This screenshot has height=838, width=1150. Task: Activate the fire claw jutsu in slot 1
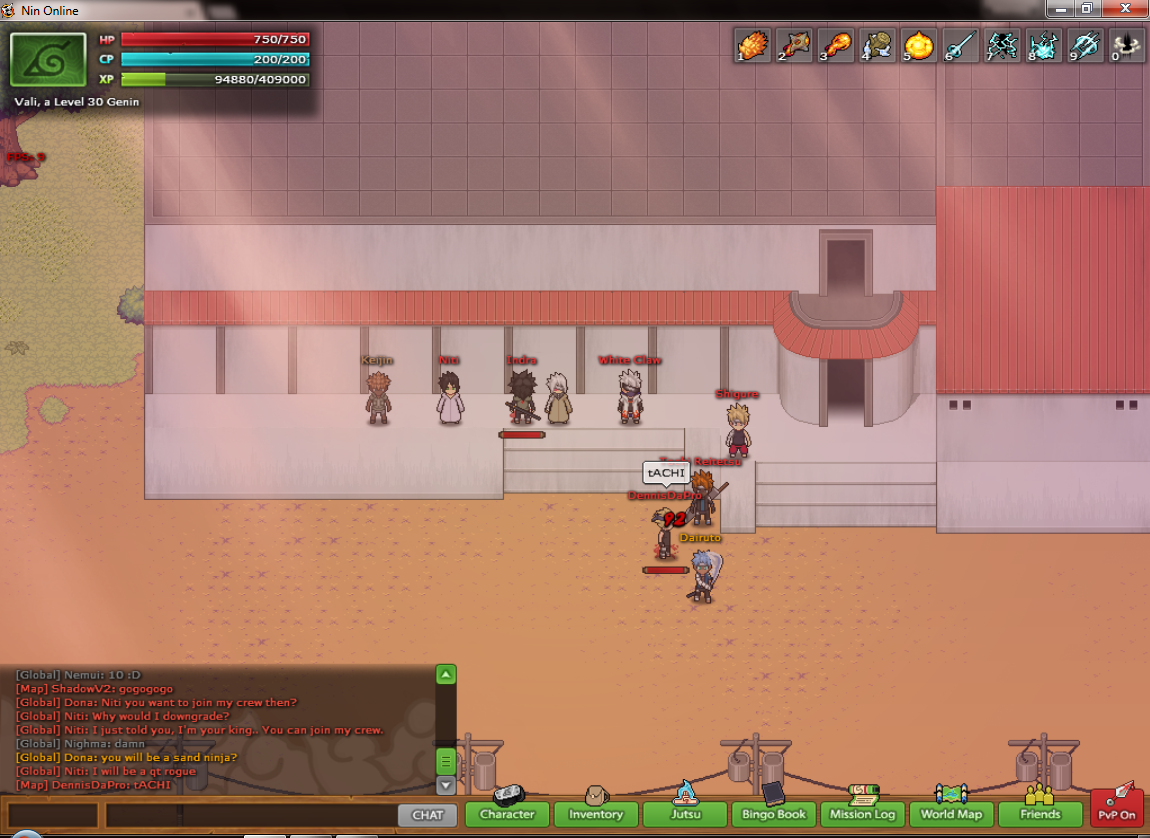[751, 46]
